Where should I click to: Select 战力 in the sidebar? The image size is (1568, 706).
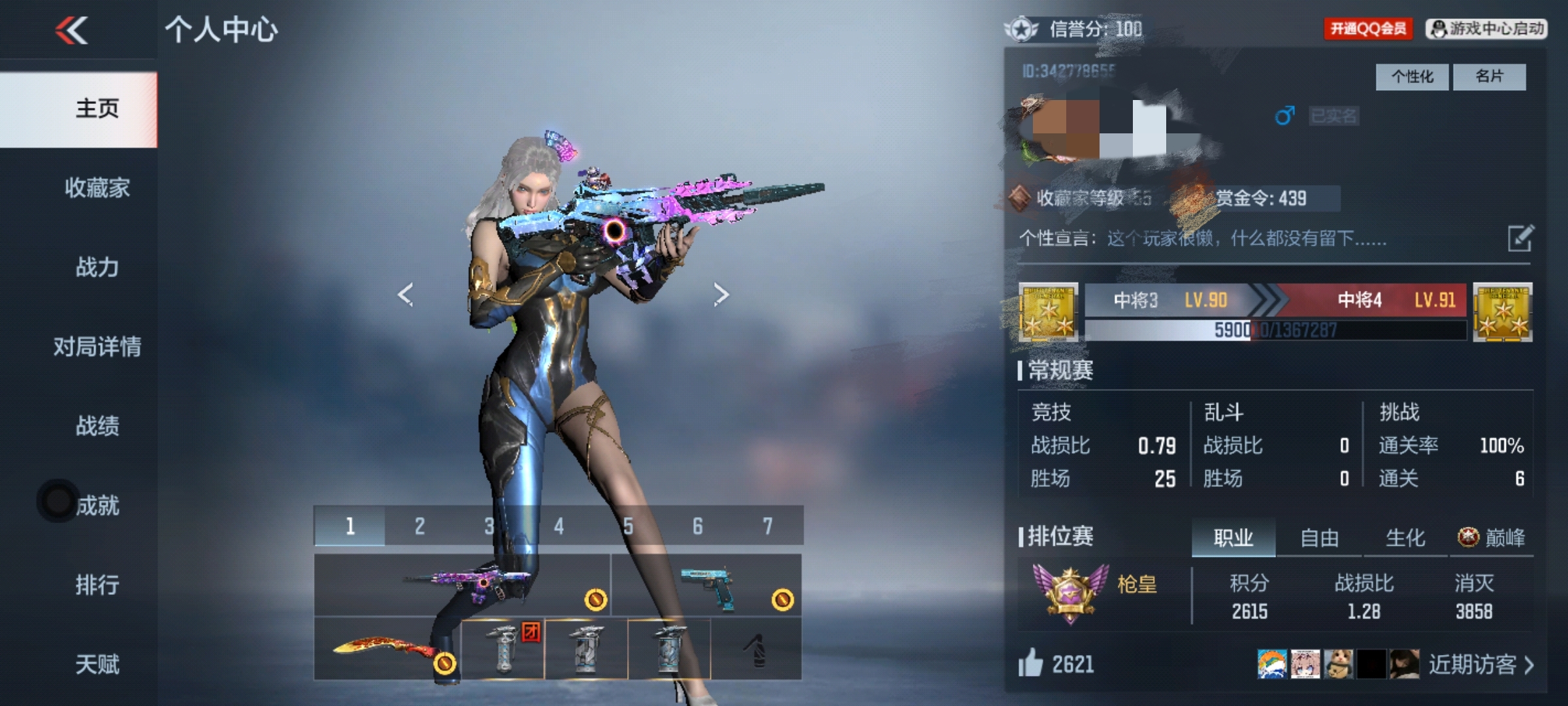pyautogui.click(x=97, y=267)
